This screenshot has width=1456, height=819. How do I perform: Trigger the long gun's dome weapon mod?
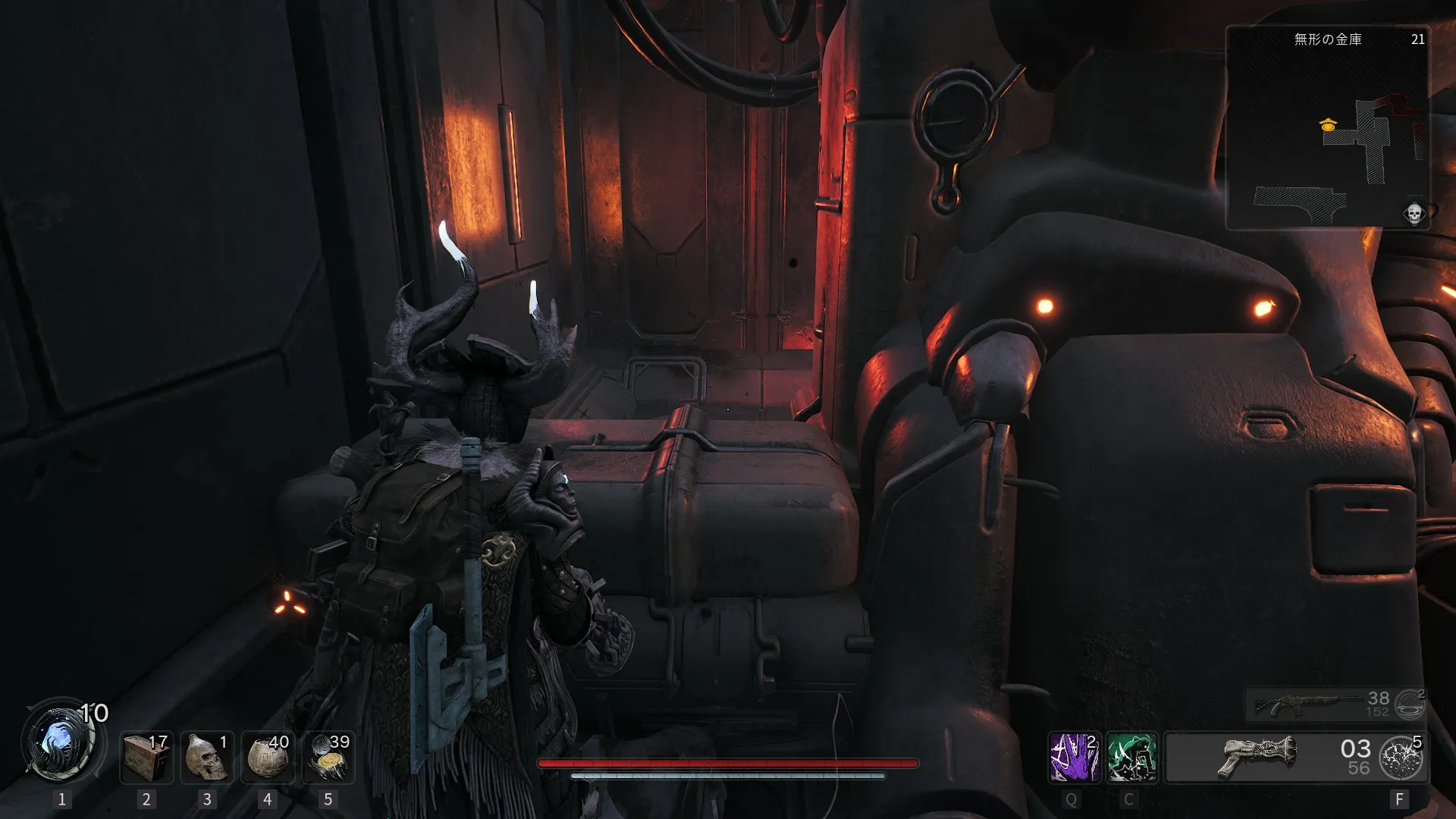[x=1409, y=704]
